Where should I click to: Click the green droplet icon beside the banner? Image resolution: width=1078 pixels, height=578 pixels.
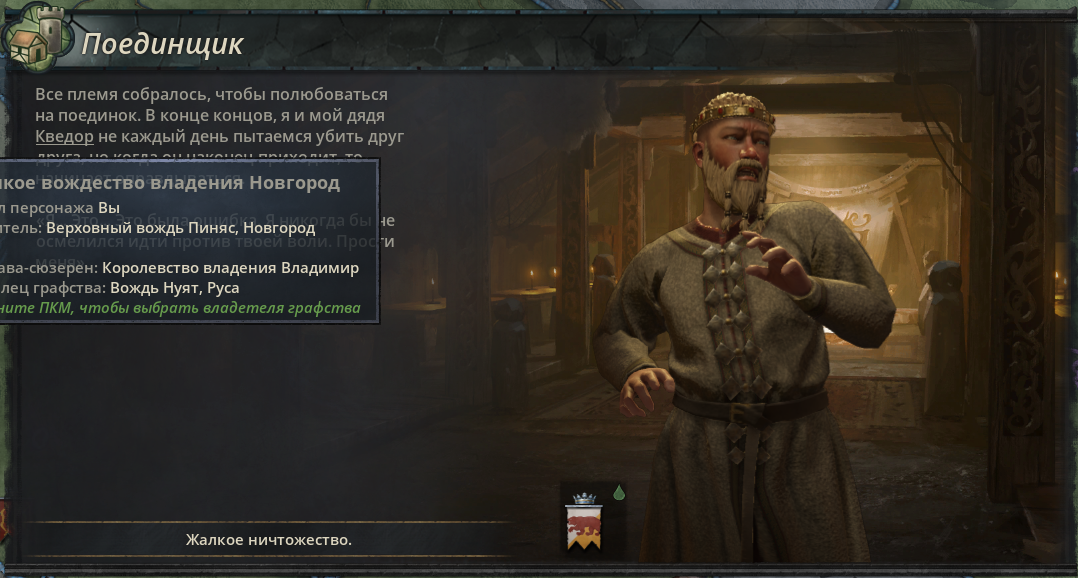[619, 492]
